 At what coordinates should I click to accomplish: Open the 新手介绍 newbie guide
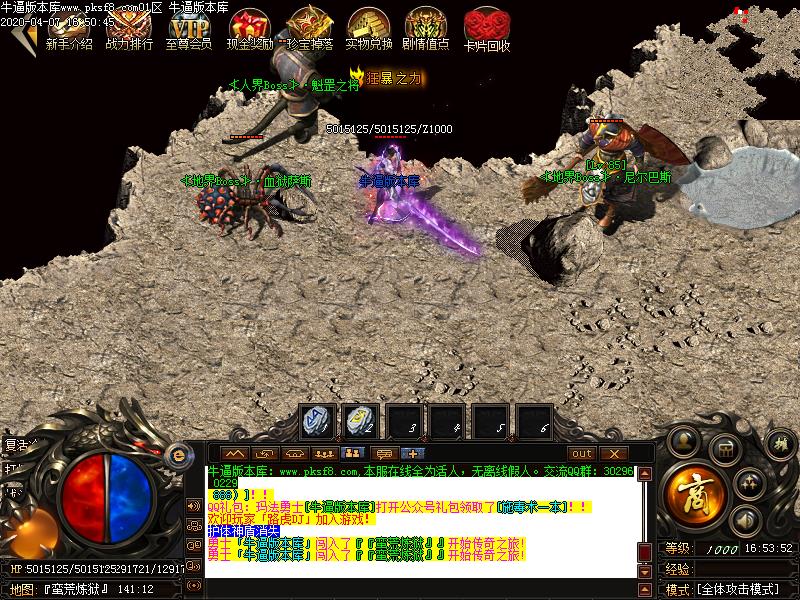click(69, 29)
